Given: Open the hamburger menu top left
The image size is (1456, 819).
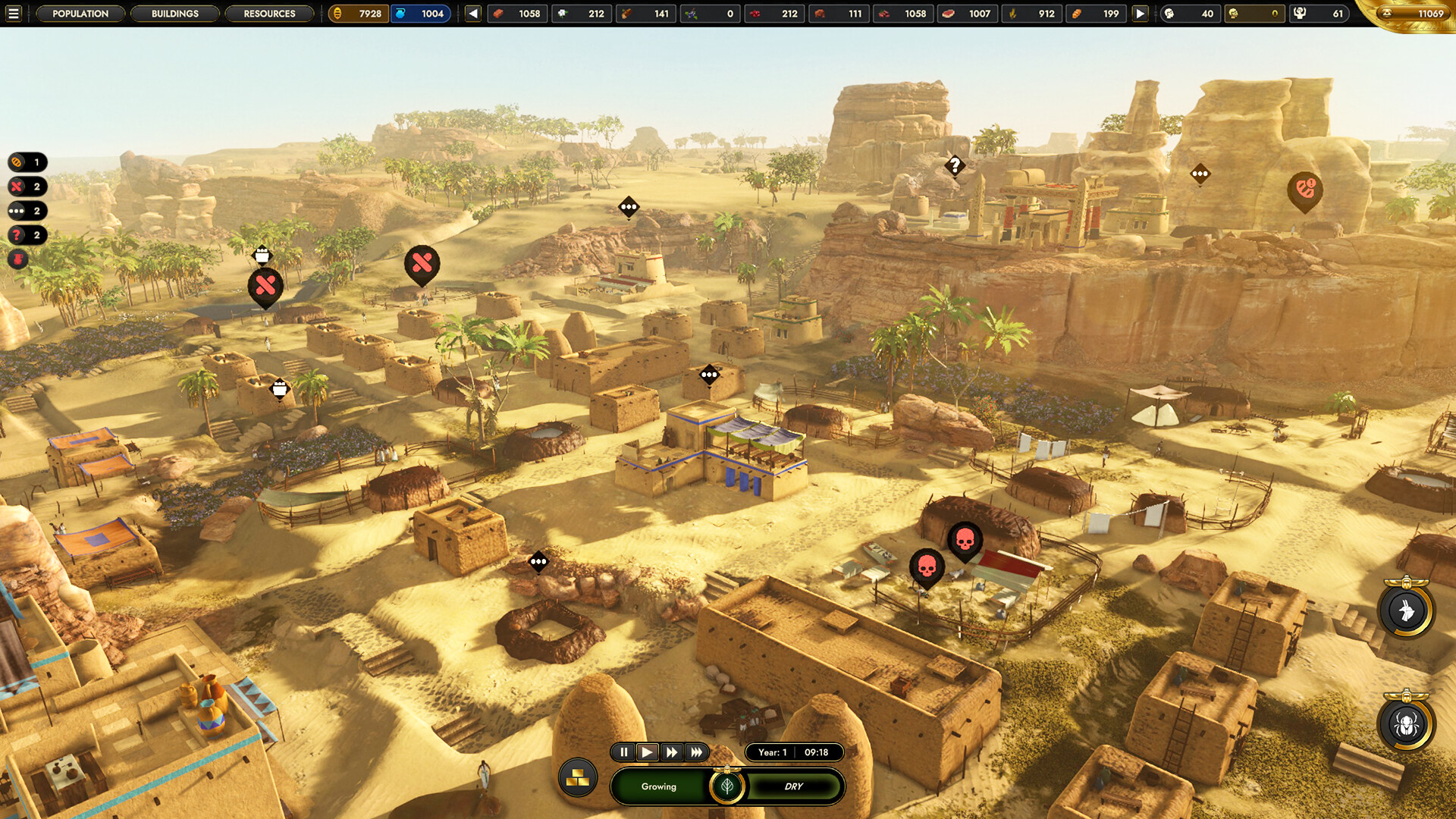Looking at the screenshot, I should (15, 14).
